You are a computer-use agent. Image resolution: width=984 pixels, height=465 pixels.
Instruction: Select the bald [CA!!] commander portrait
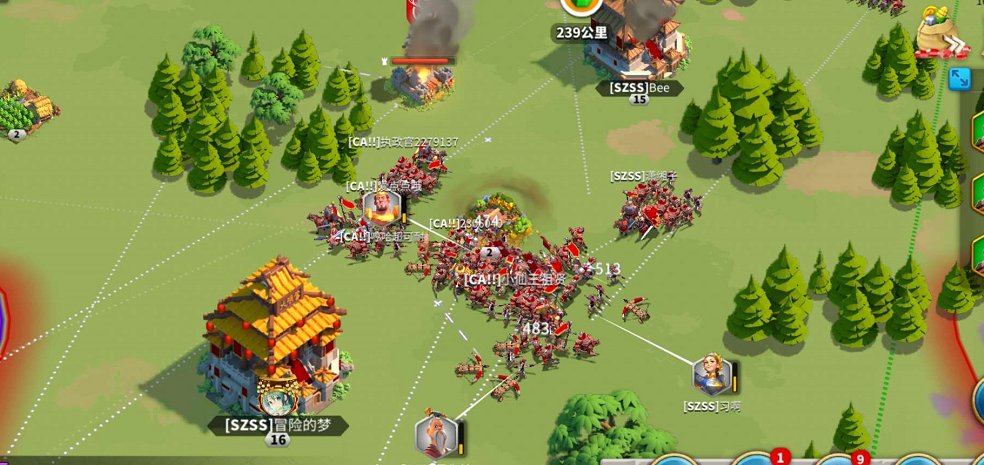pyautogui.click(x=381, y=207)
